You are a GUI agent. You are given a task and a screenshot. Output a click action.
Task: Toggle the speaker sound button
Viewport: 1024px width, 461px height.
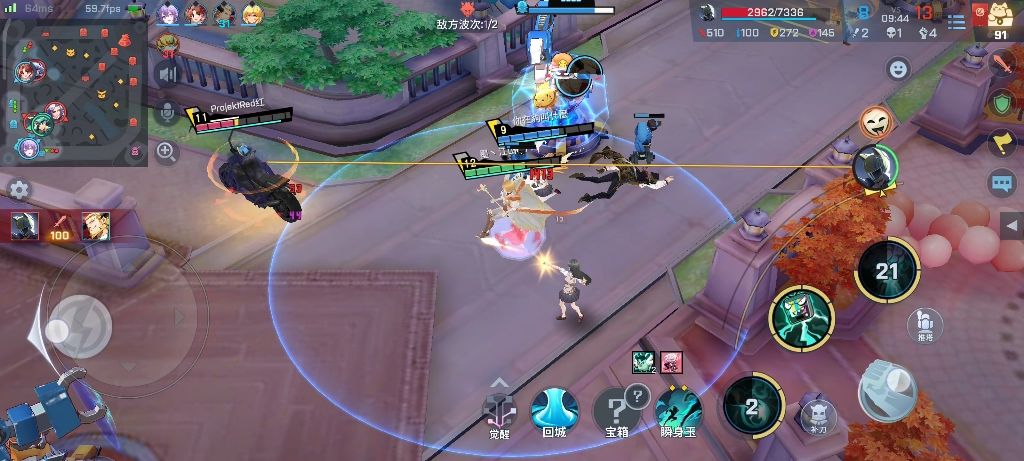point(167,73)
